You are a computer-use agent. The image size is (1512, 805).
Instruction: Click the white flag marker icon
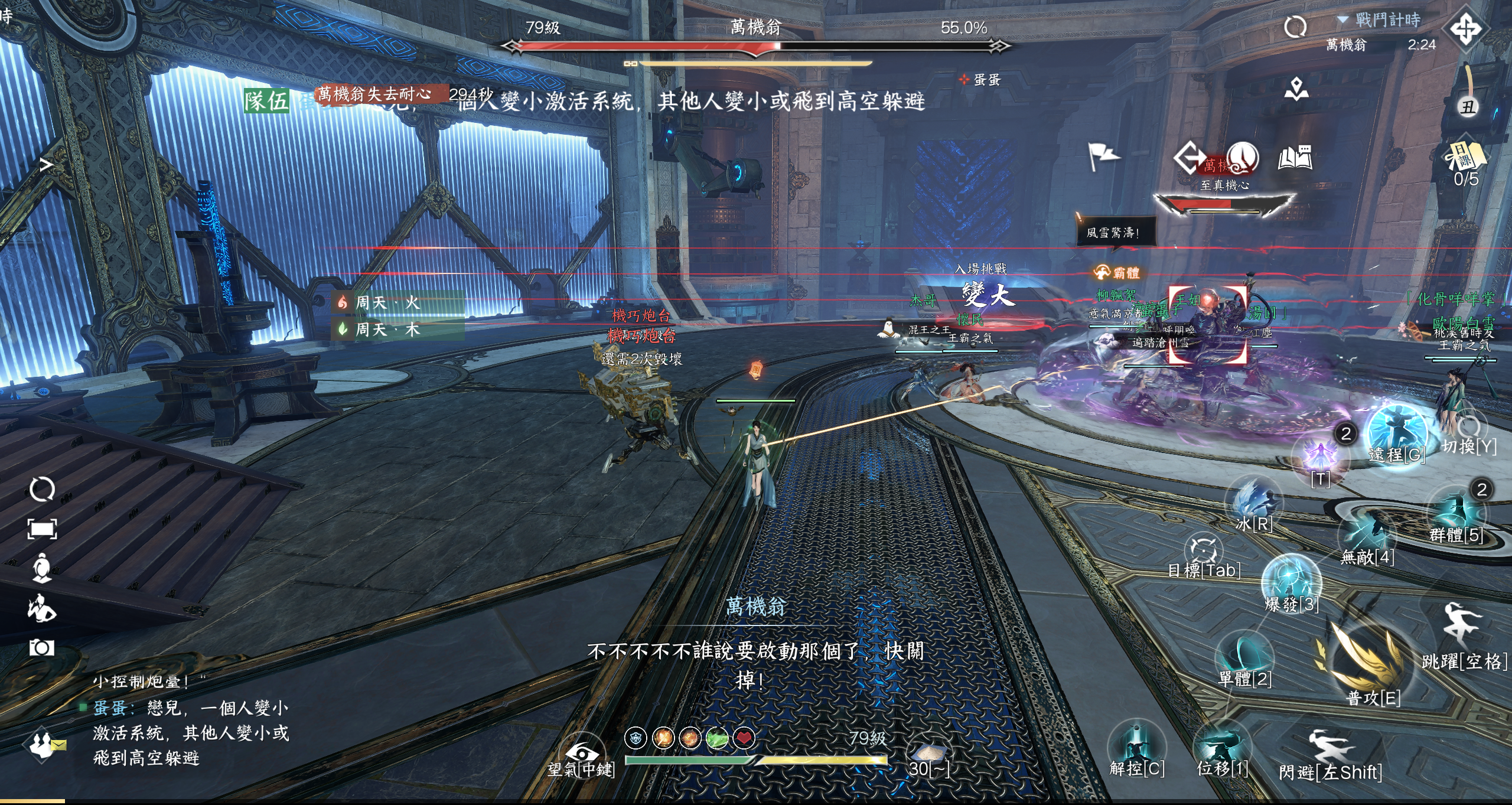[1103, 157]
